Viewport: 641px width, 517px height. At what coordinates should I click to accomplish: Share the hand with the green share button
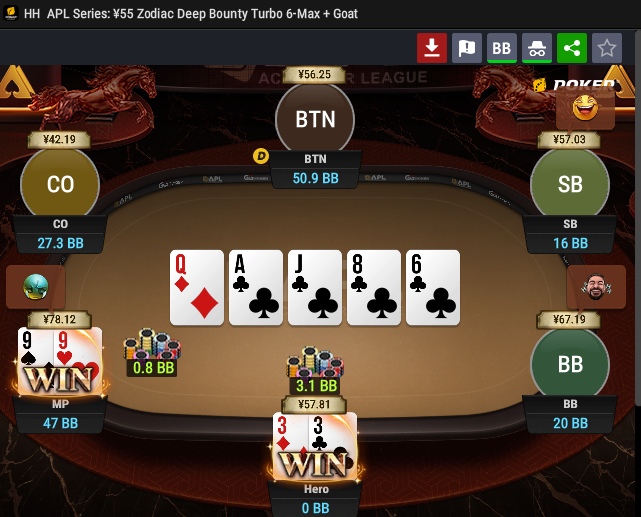(x=572, y=47)
